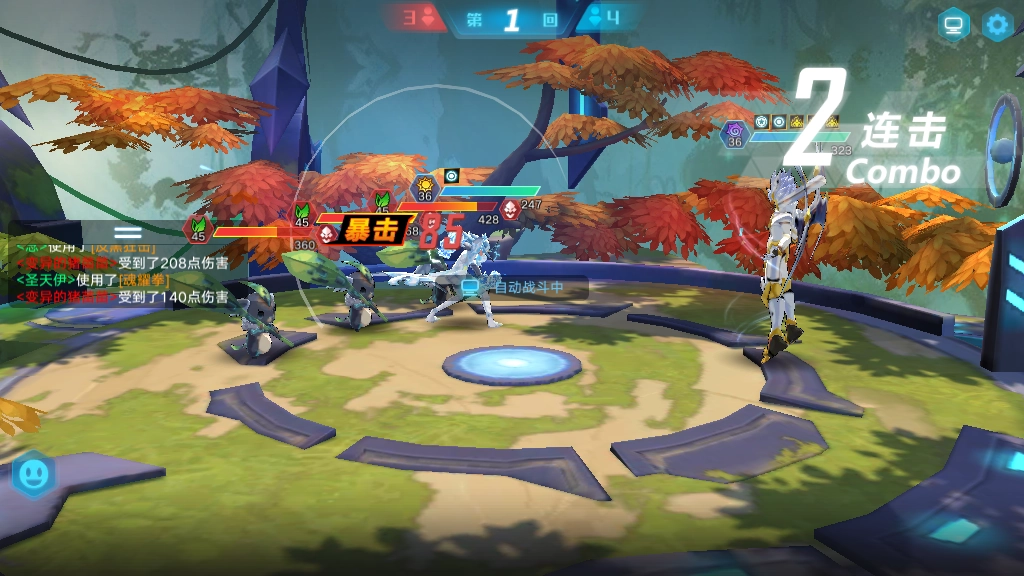Toggle the 自动战斗中 auto-battle indicator
Image resolution: width=1024 pixels, height=576 pixels.
click(x=513, y=287)
